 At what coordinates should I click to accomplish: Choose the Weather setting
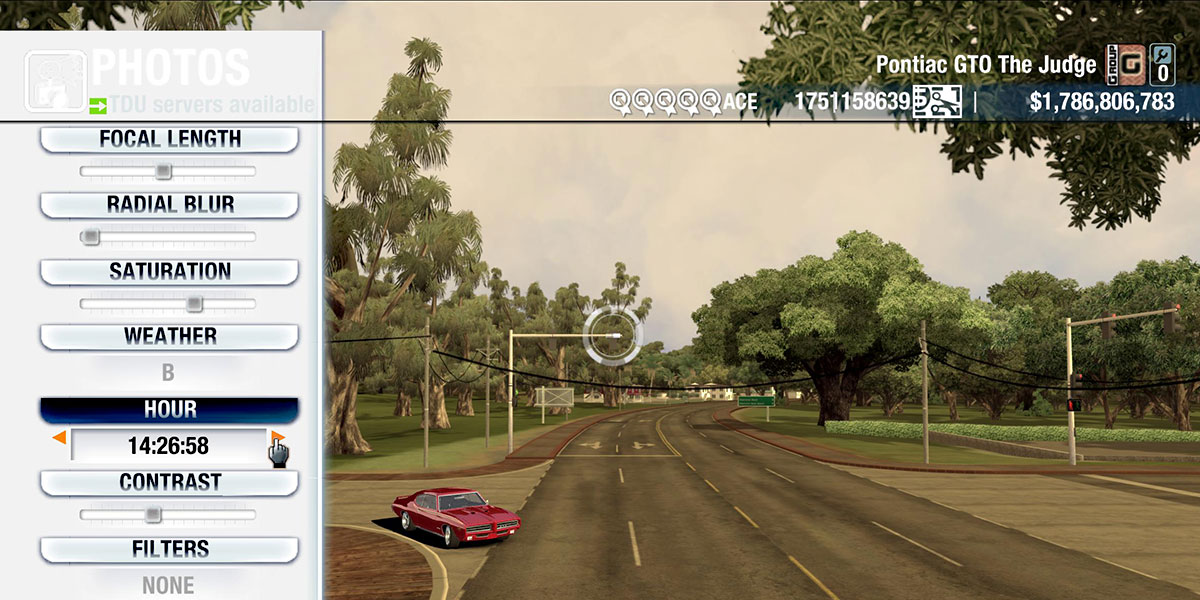[169, 337]
